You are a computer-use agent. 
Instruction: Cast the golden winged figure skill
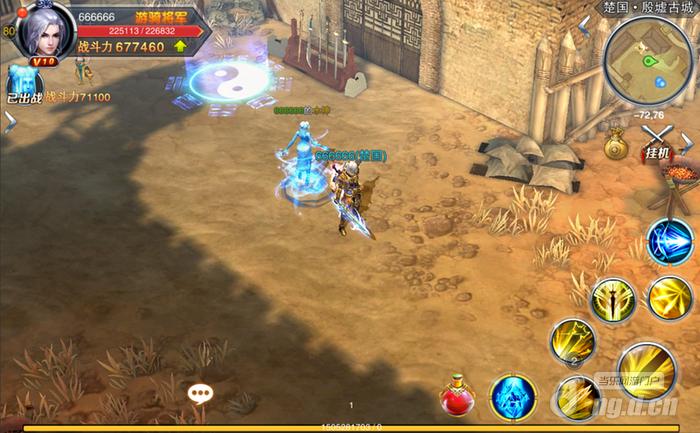tap(612, 298)
